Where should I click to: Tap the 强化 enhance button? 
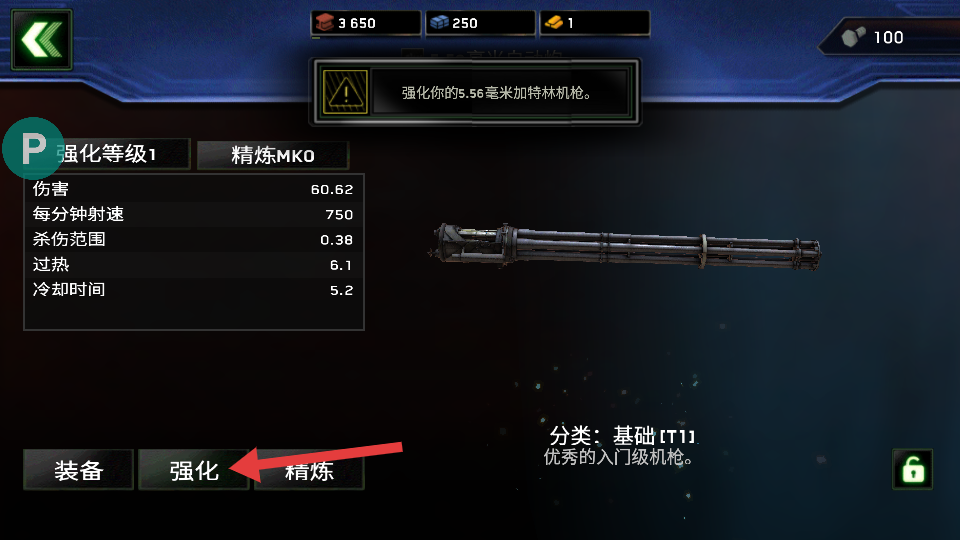click(x=194, y=470)
